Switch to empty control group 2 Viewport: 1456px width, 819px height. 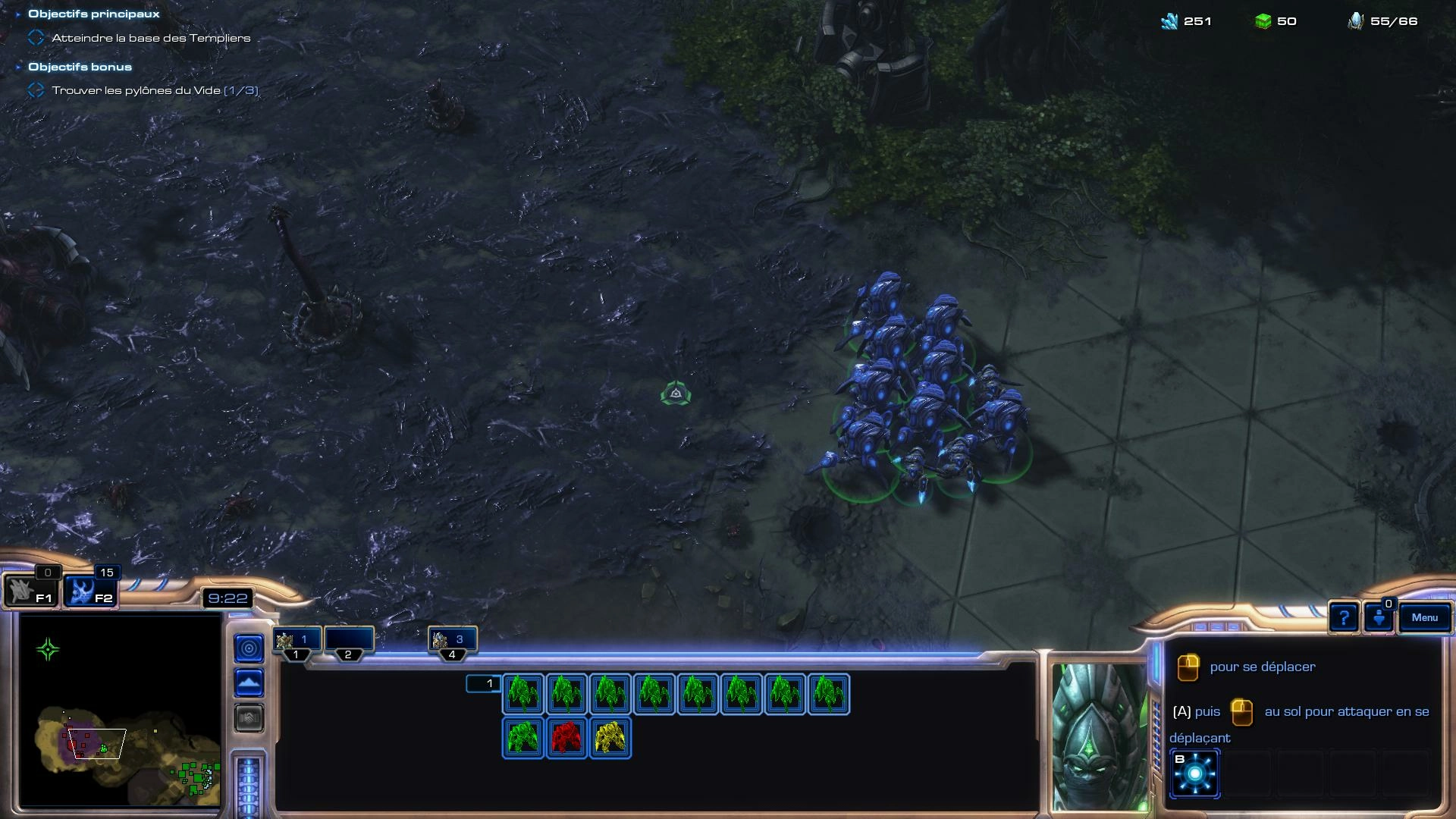tap(349, 641)
